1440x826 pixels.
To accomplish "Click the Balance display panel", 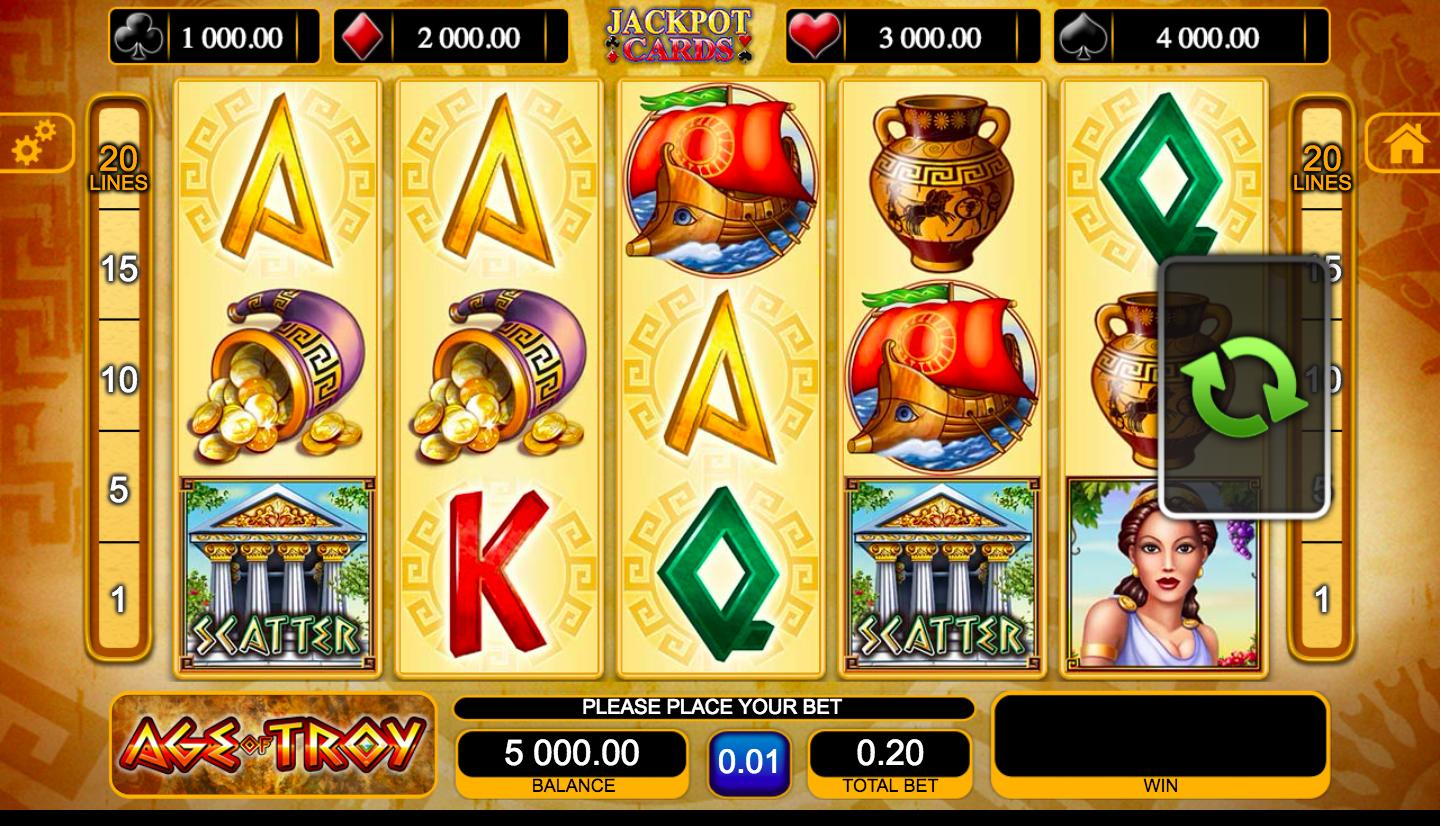I will pos(573,753).
